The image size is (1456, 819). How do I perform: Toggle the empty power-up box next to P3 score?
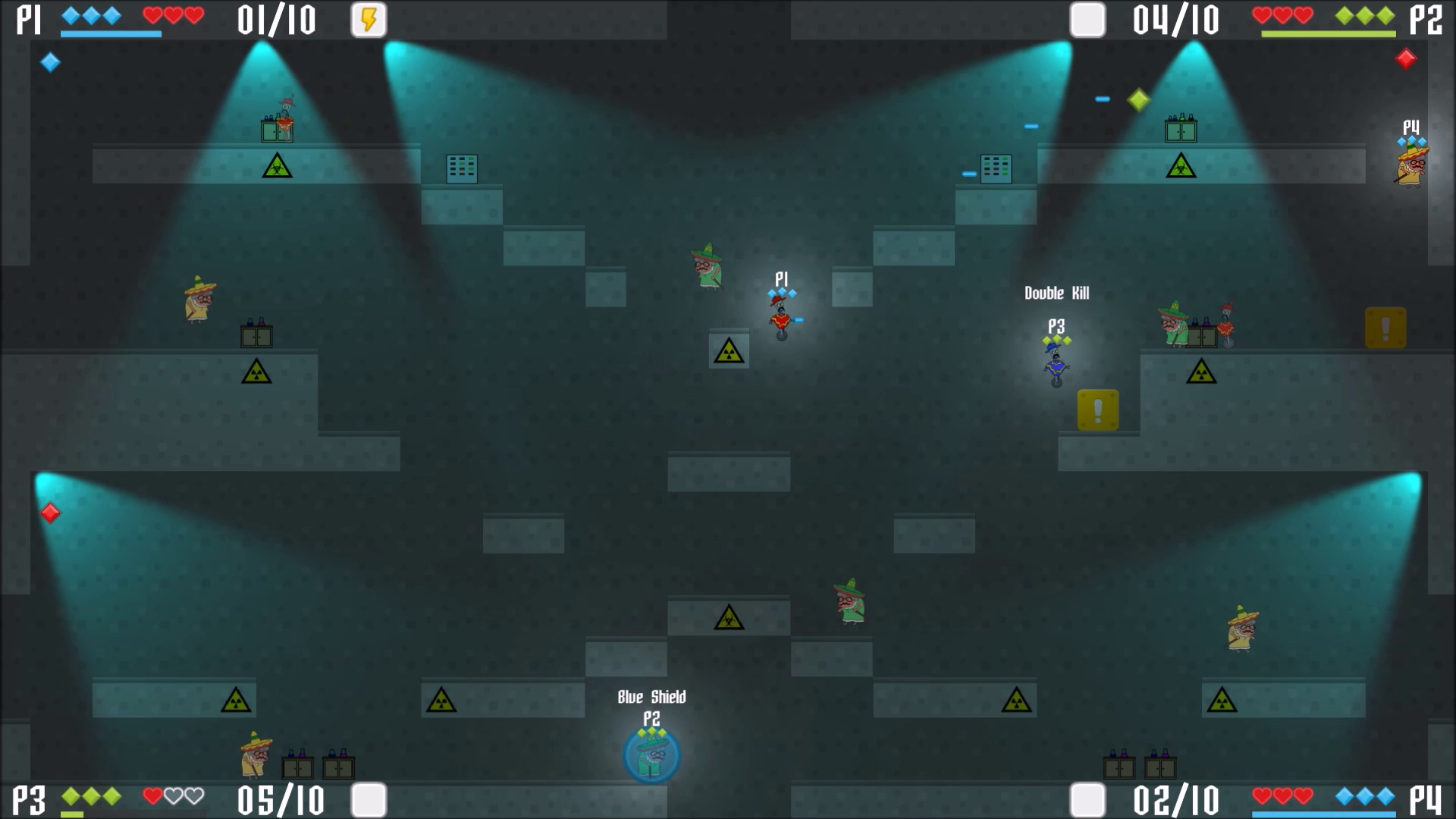click(369, 799)
